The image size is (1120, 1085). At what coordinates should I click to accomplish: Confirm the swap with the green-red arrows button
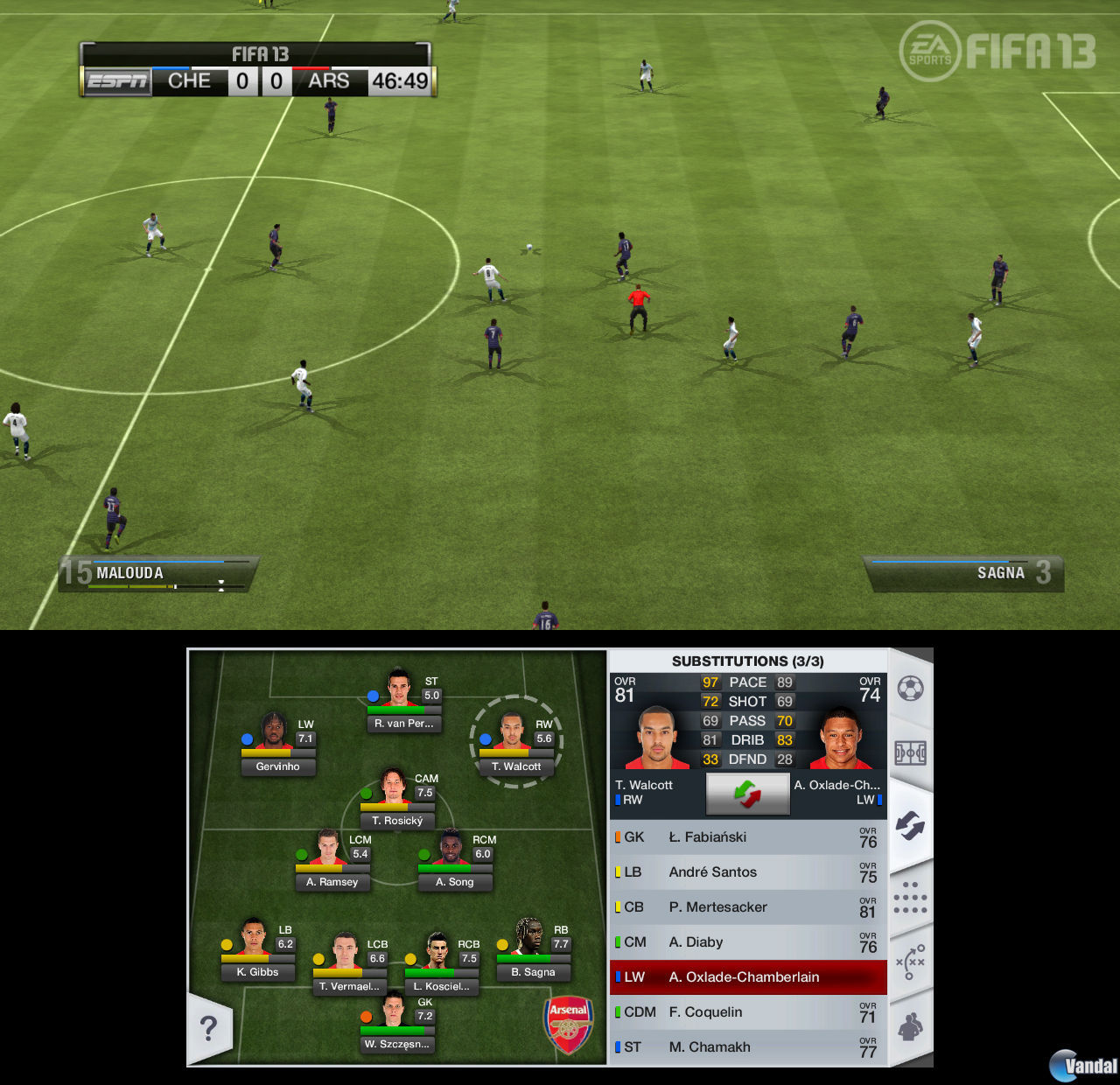pos(747,794)
